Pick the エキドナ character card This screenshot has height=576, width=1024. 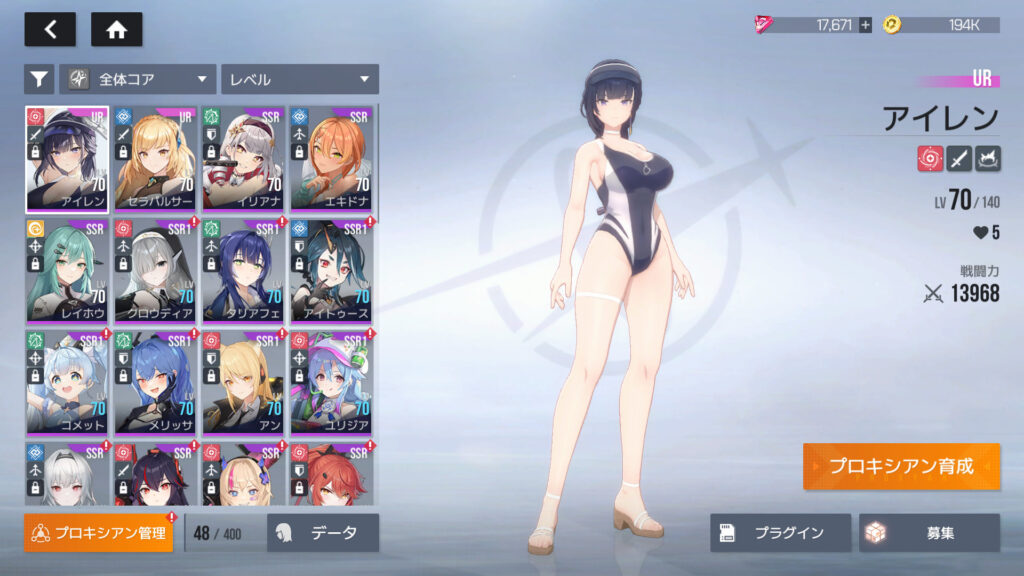pos(331,158)
